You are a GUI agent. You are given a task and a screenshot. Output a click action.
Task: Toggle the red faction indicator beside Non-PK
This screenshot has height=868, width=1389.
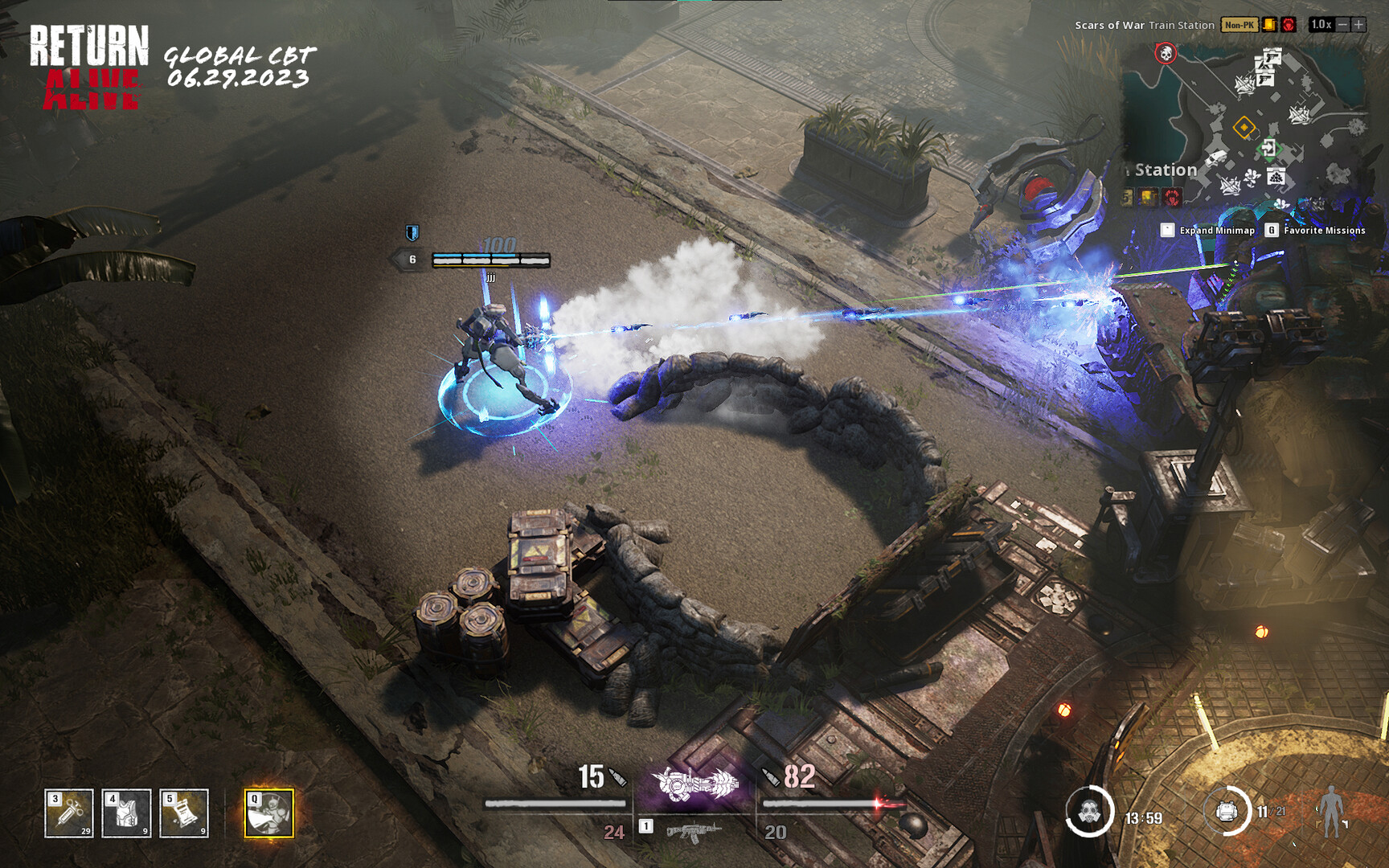point(1289,25)
